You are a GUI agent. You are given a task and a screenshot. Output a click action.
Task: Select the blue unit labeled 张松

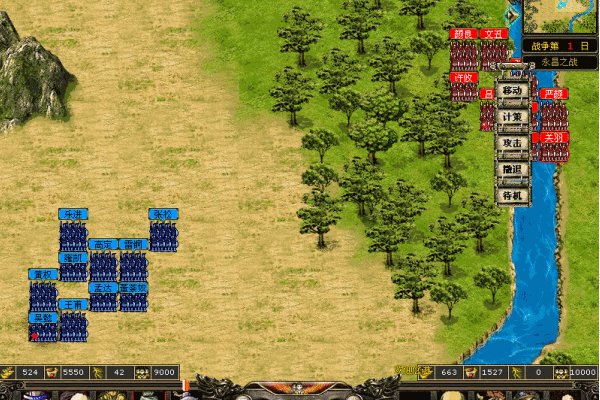(164, 236)
